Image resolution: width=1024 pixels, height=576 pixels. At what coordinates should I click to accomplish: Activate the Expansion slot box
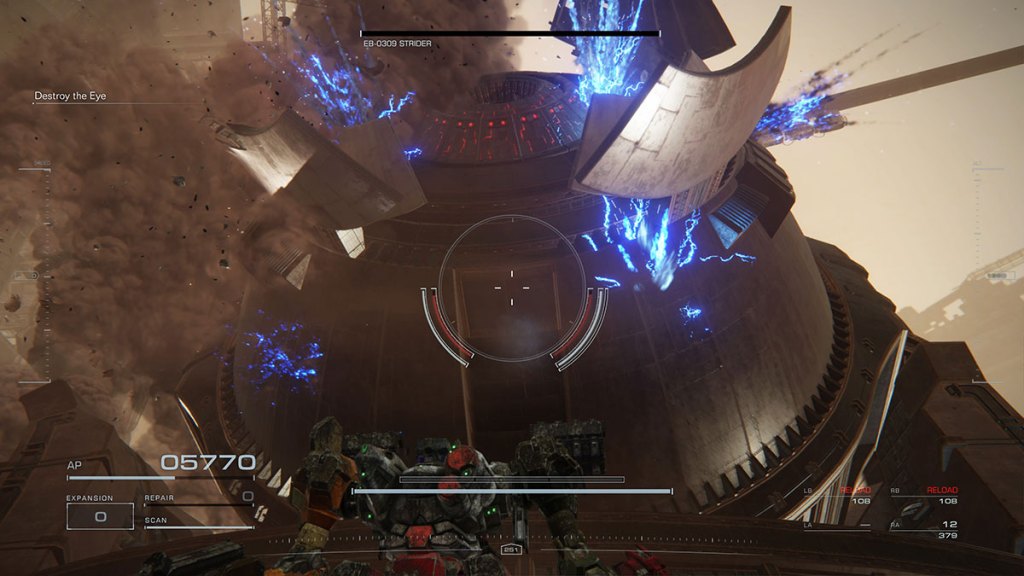click(100, 516)
